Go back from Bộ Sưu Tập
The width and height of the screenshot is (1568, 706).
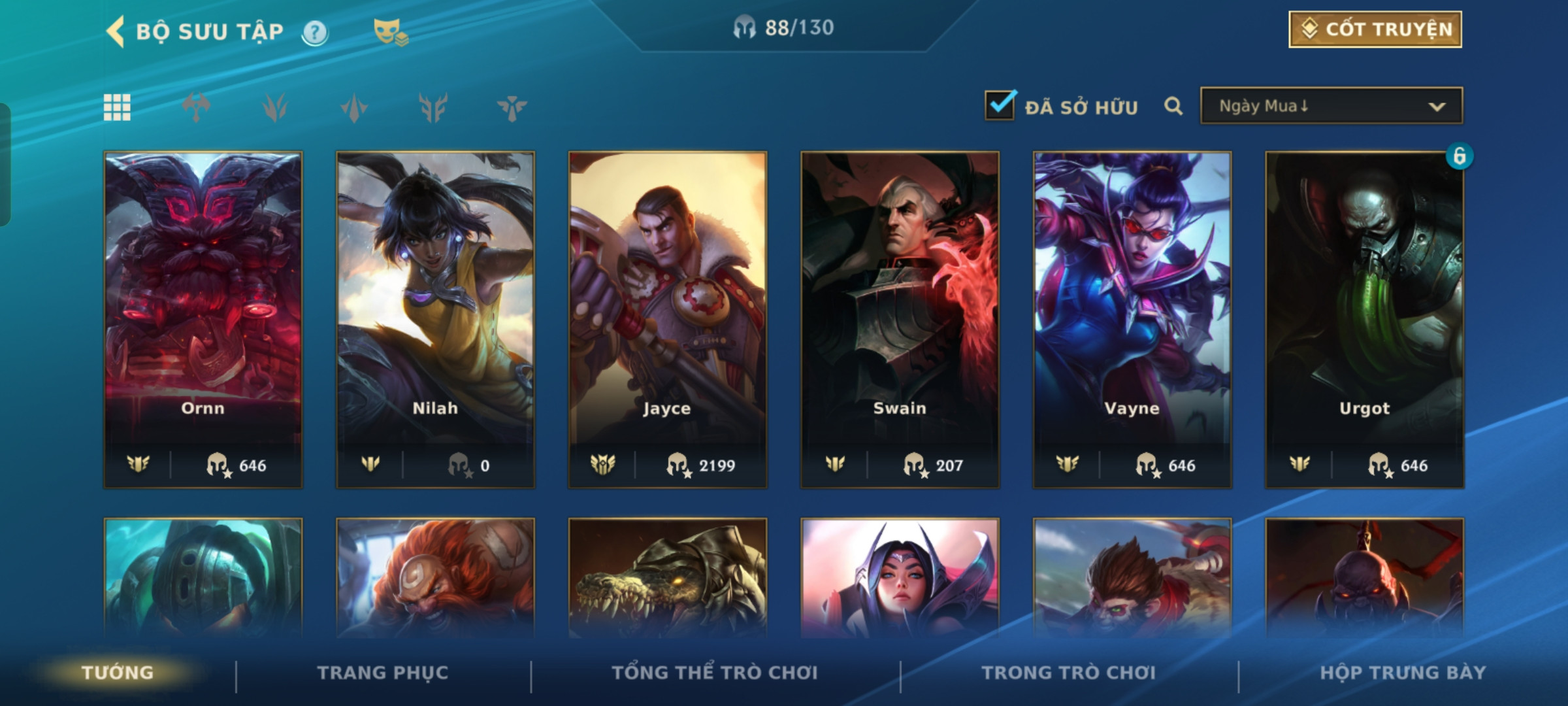click(x=116, y=31)
